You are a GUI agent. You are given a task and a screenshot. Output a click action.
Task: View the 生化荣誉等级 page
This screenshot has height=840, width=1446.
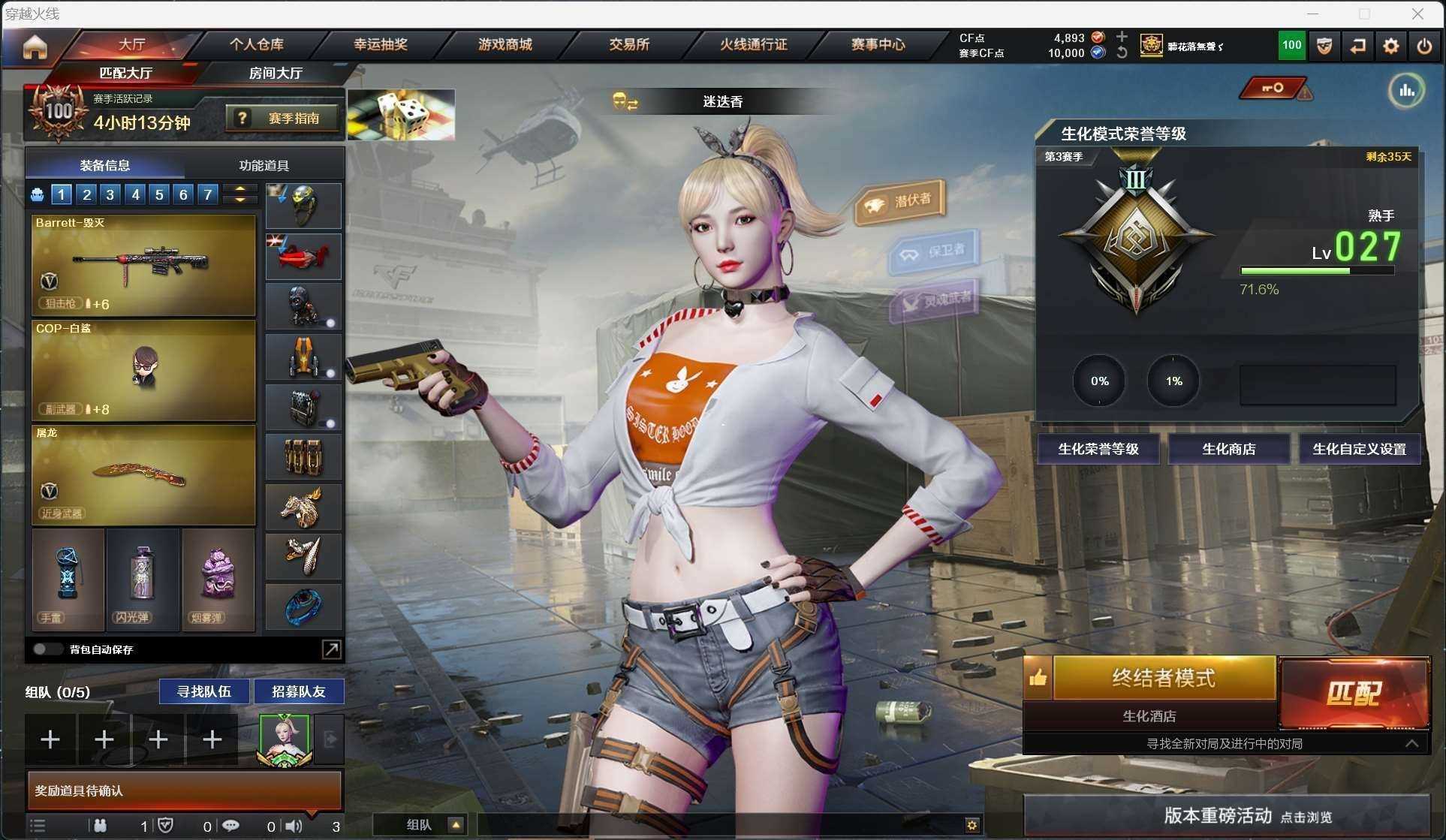tap(1098, 449)
